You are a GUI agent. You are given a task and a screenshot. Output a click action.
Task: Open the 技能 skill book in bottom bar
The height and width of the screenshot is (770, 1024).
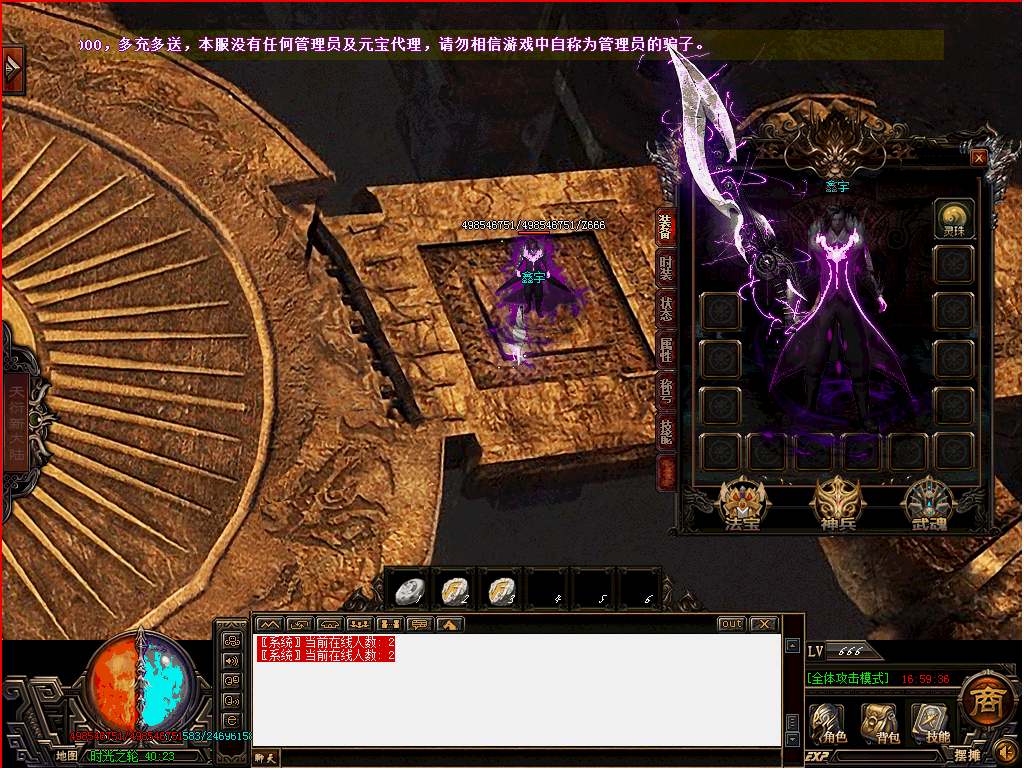pyautogui.click(x=931, y=724)
